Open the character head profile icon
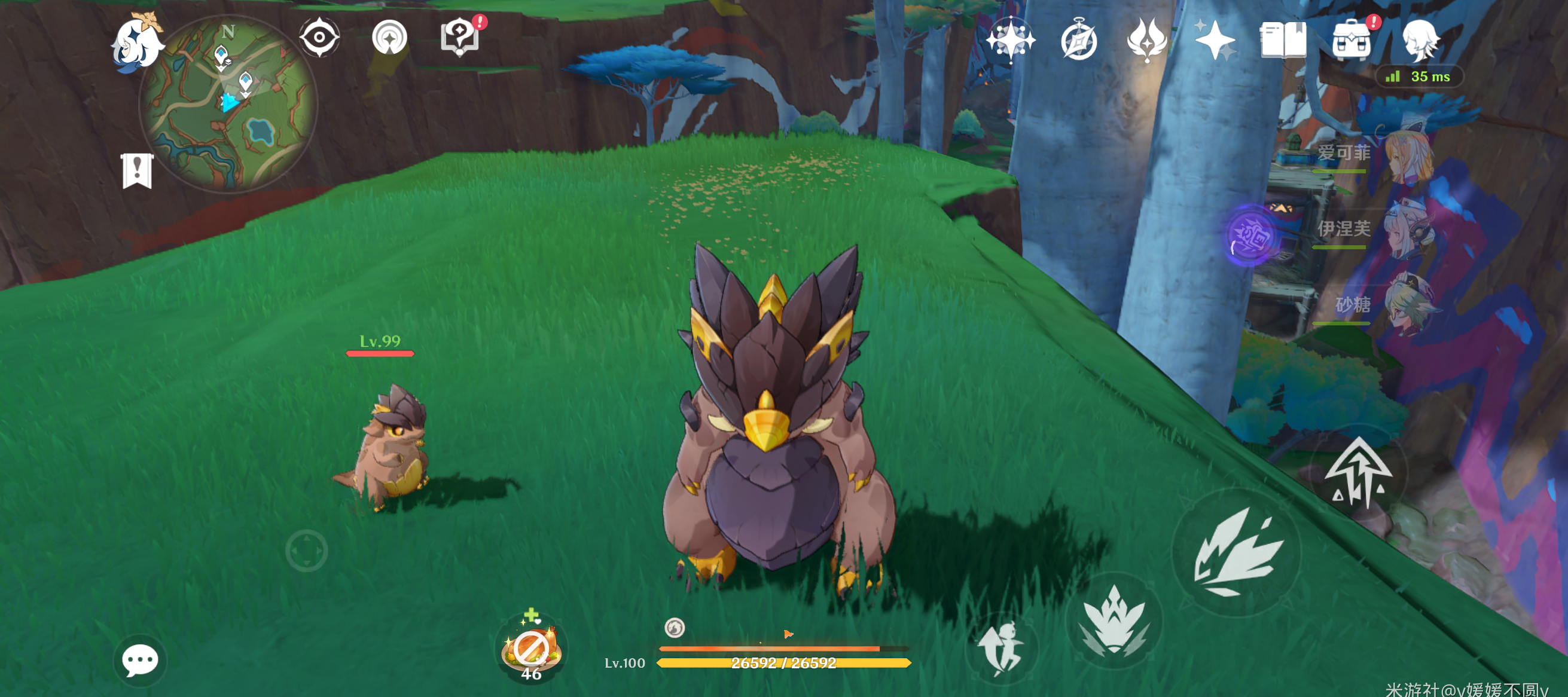The width and height of the screenshot is (1568, 697). [x=1421, y=40]
